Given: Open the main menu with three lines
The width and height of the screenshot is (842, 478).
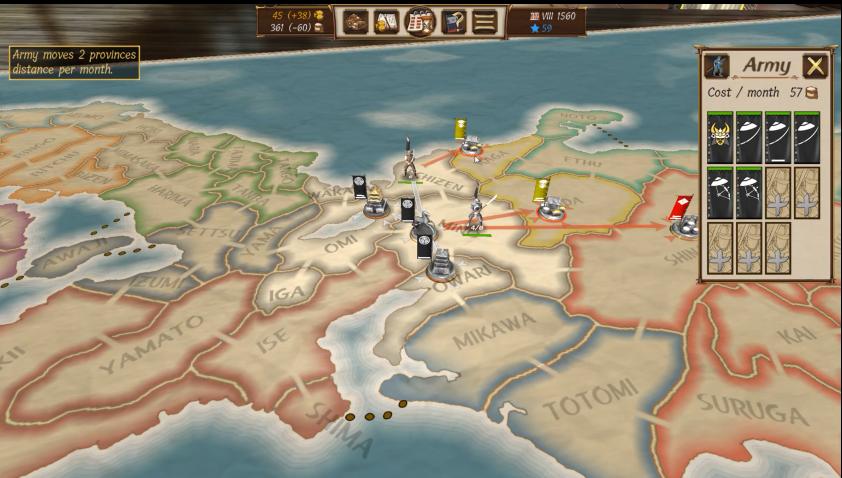Looking at the screenshot, I should [x=485, y=21].
